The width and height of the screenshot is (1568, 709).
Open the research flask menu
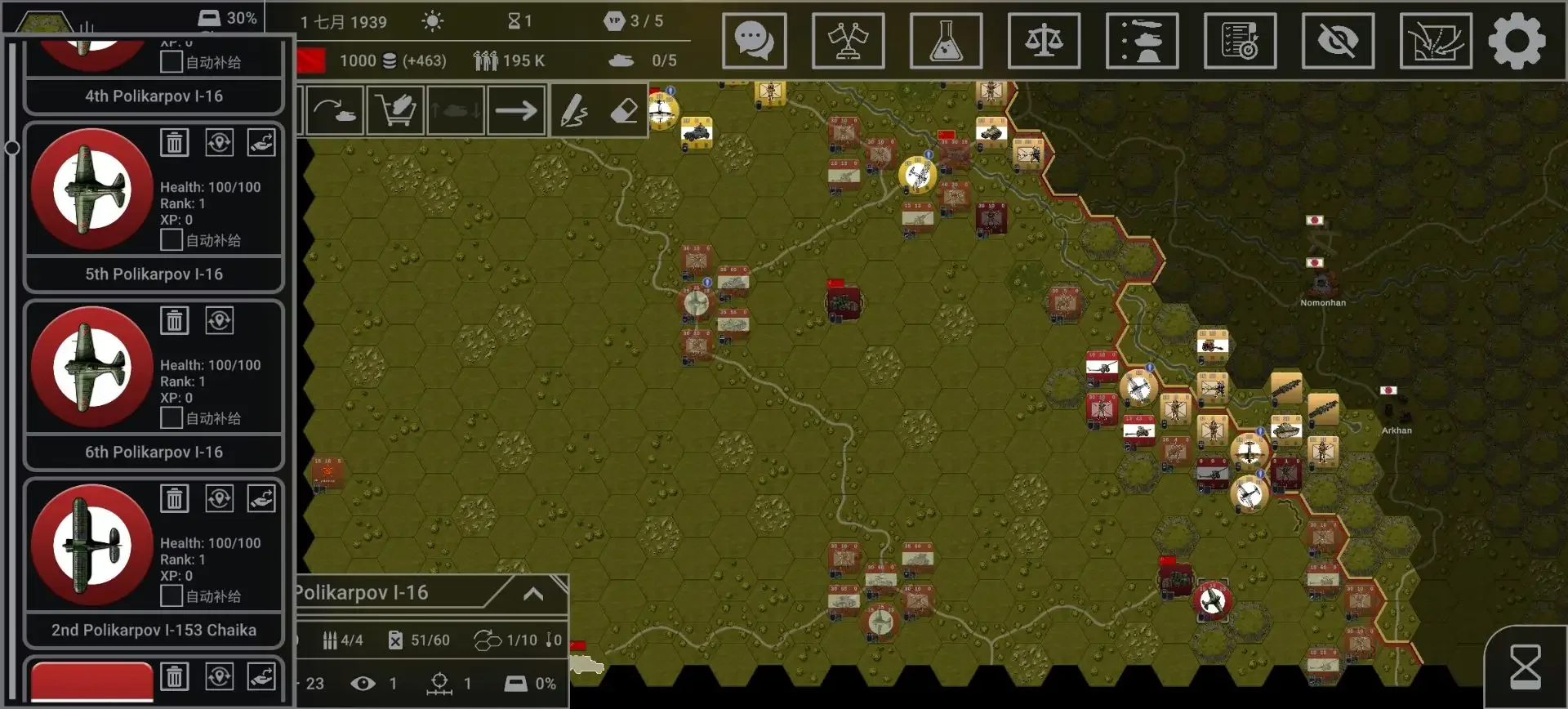pyautogui.click(x=946, y=41)
